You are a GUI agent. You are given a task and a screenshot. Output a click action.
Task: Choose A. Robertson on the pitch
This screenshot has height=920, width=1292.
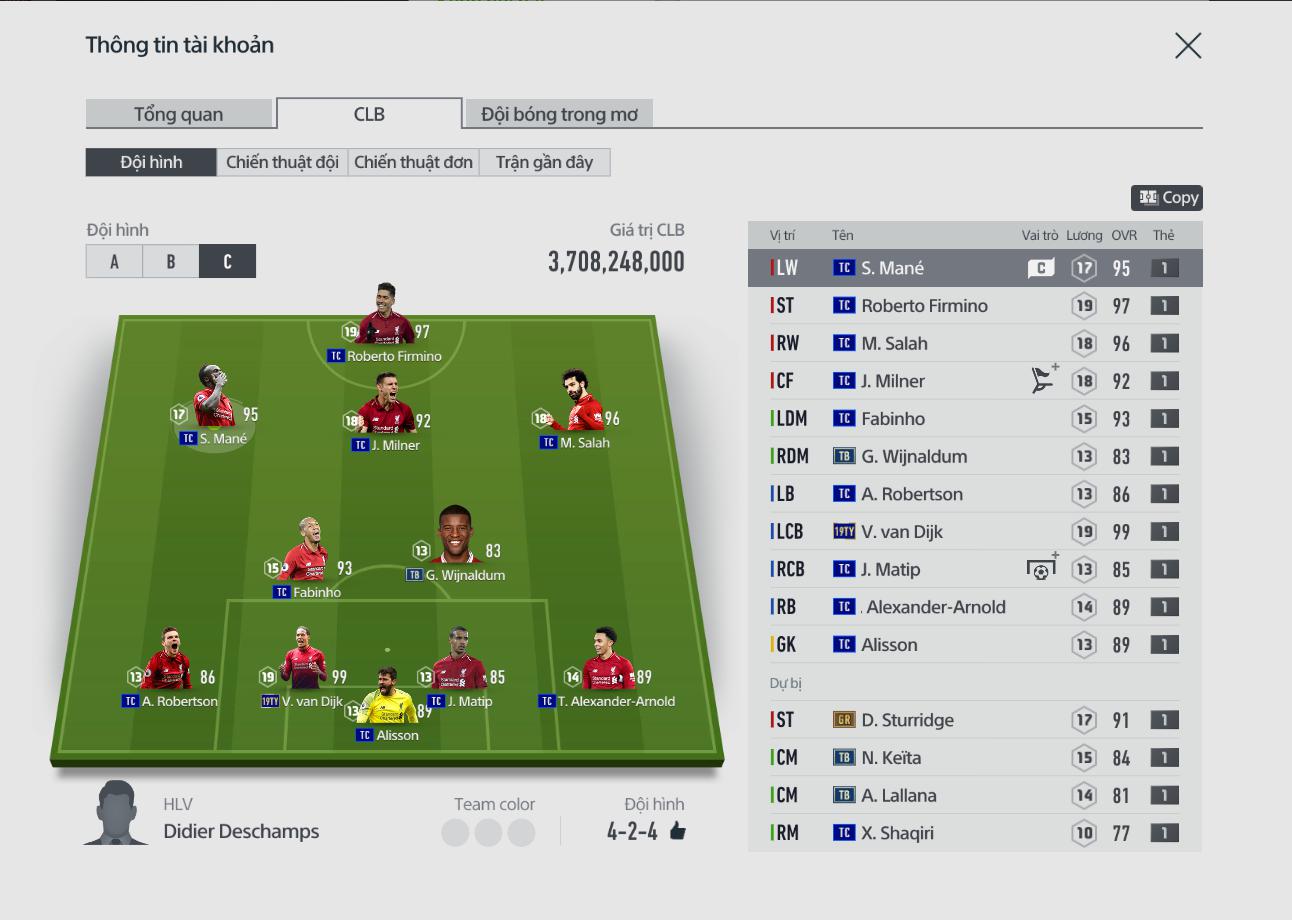point(168,666)
